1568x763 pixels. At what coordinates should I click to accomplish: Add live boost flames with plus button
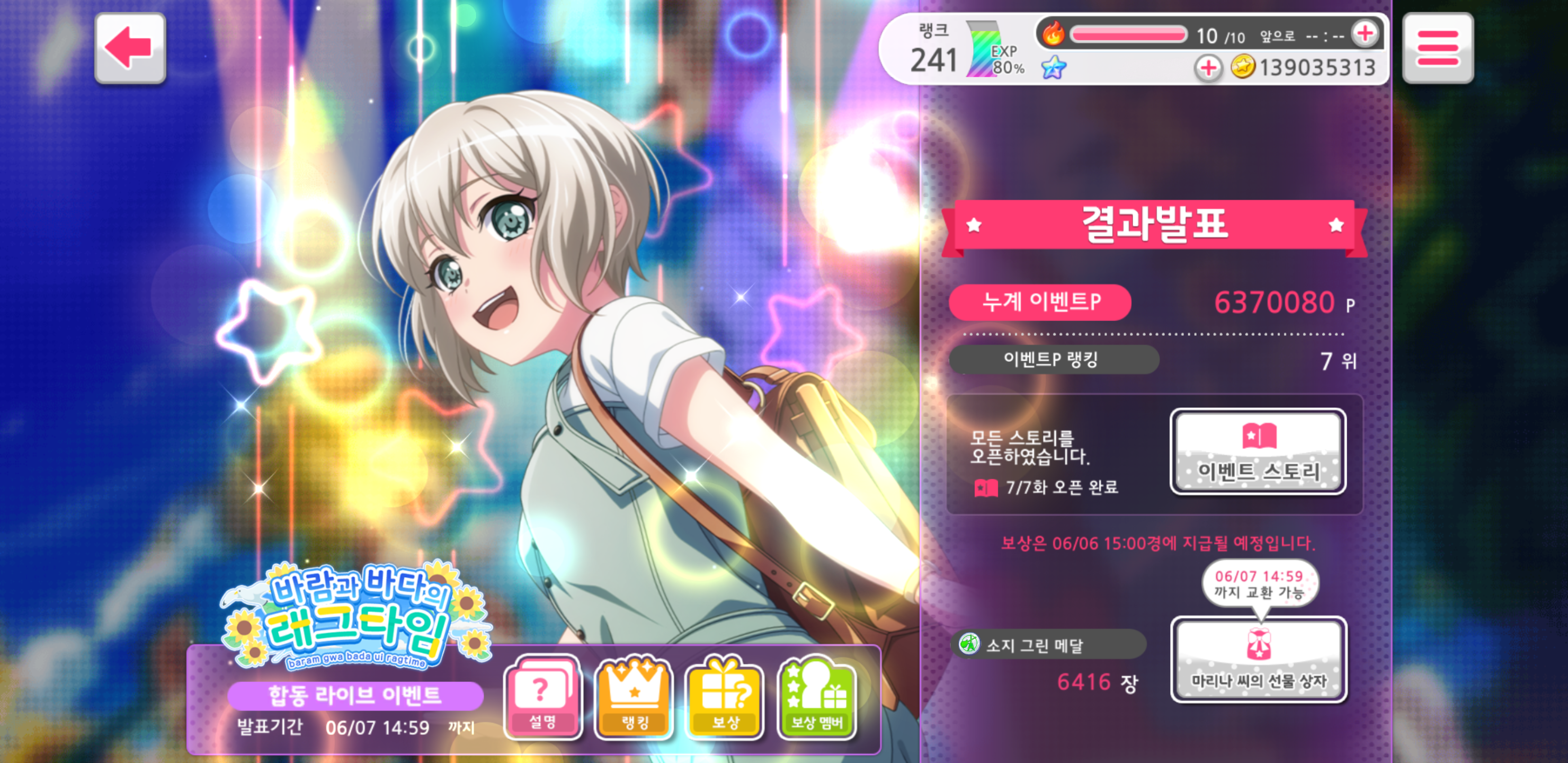[1365, 34]
